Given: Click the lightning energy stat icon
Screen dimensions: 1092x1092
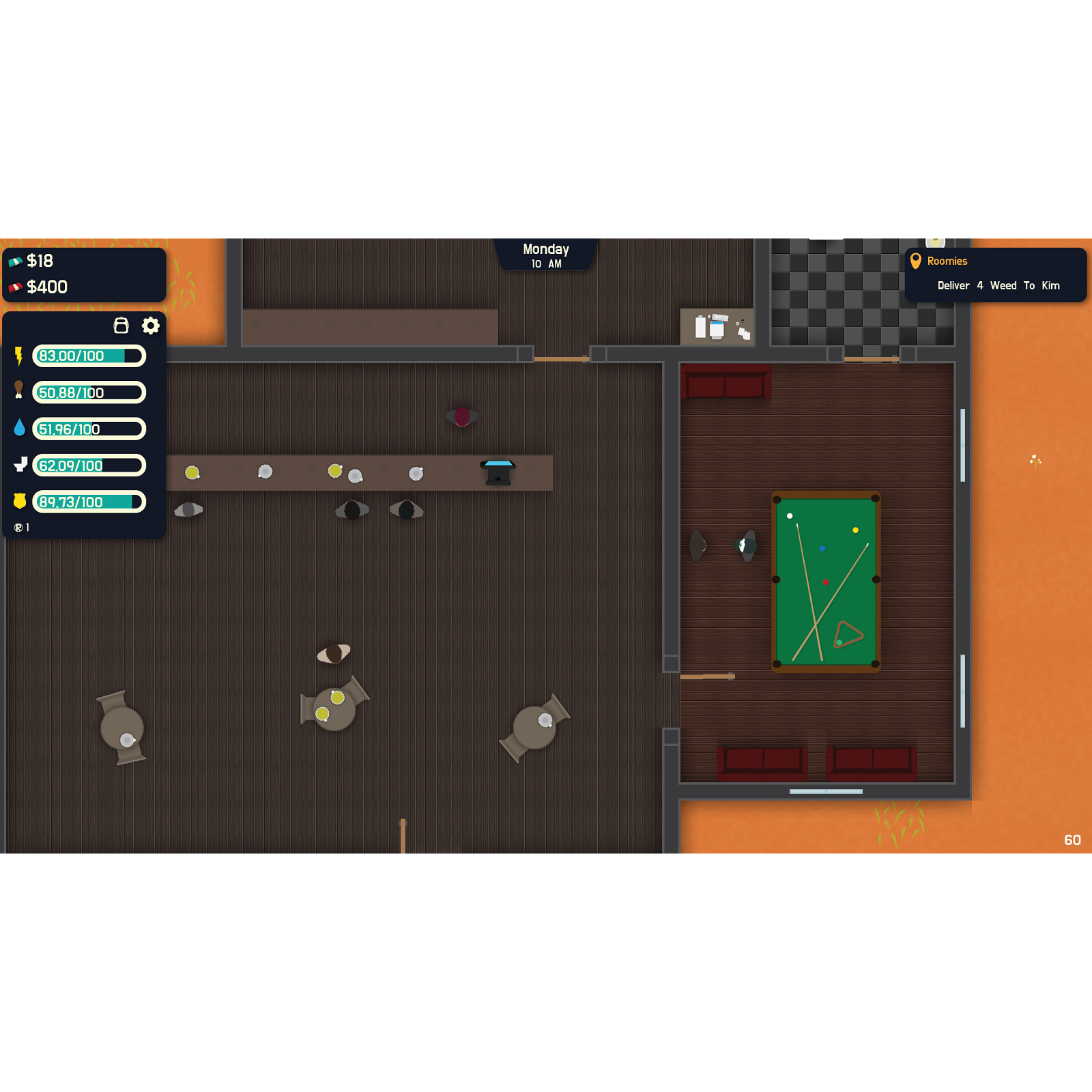Looking at the screenshot, I should pos(20,356).
